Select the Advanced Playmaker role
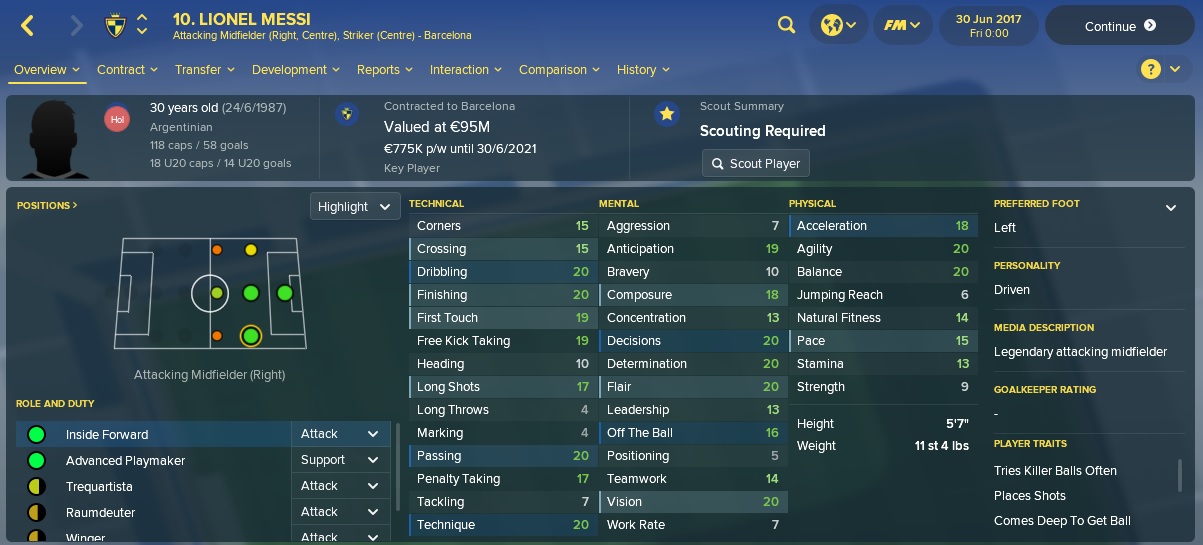The width and height of the screenshot is (1203, 545). (x=125, y=461)
